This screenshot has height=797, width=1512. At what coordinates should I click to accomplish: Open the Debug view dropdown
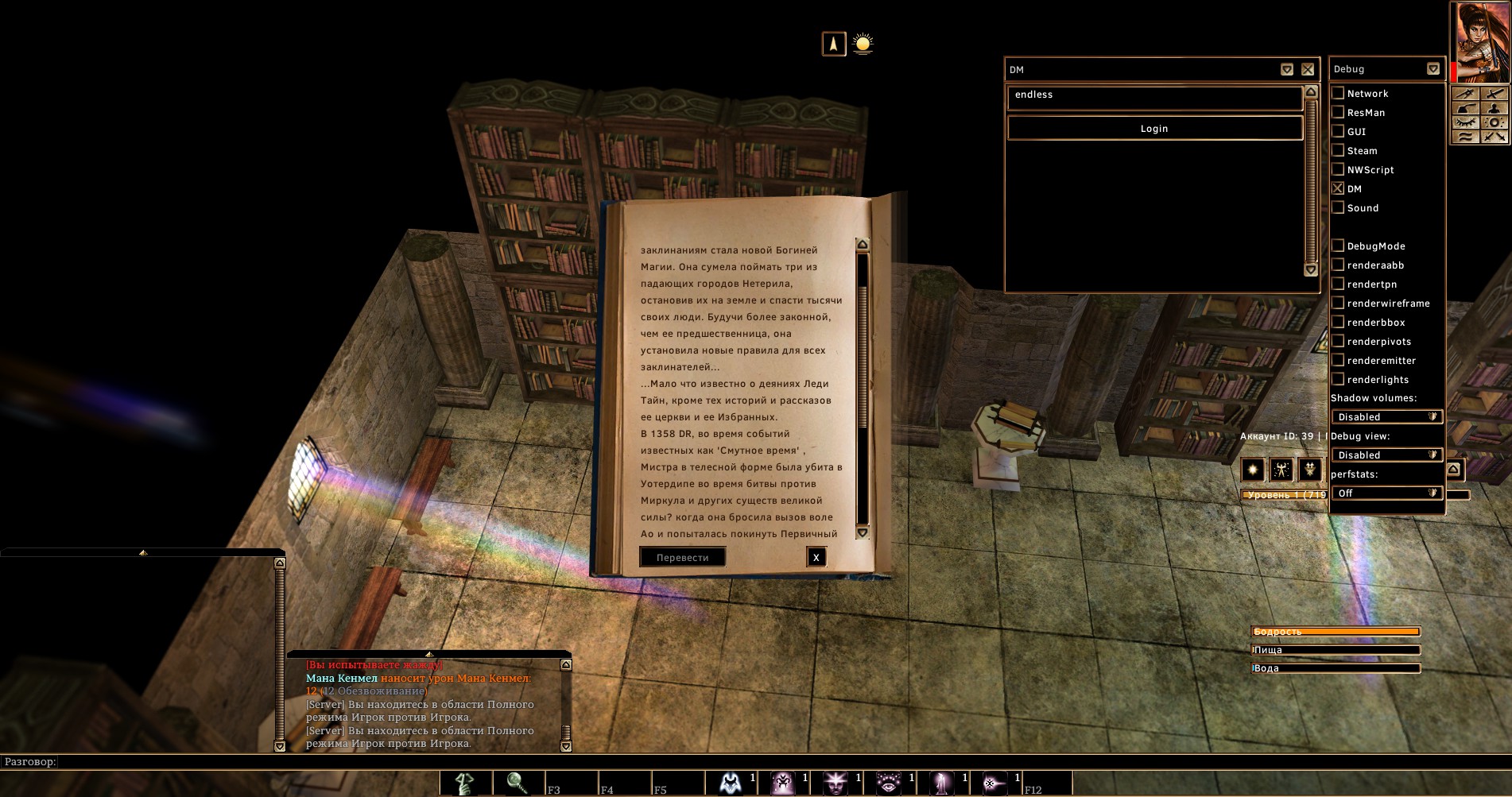[1387, 455]
